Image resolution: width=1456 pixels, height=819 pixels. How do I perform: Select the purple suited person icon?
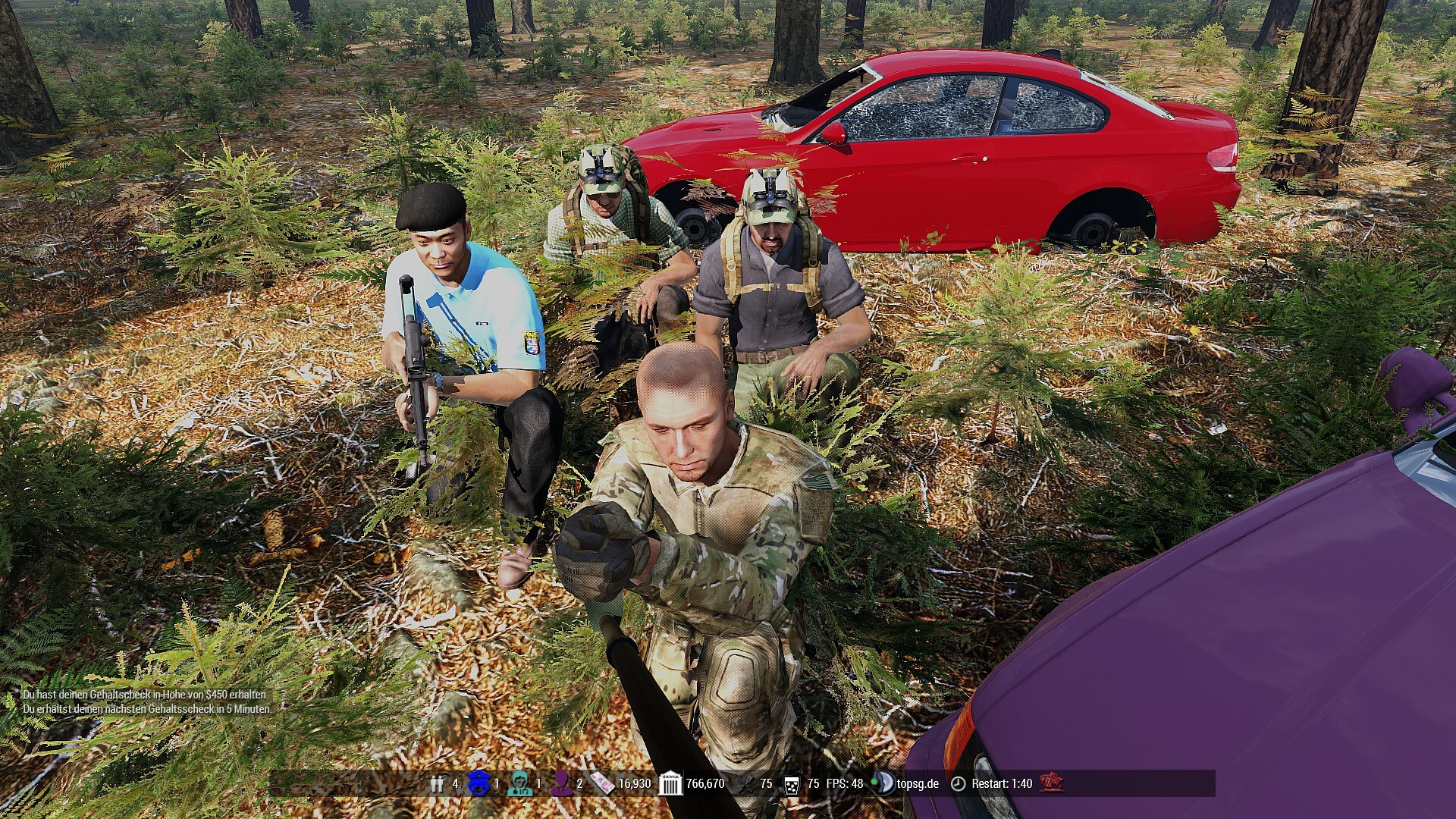562,783
